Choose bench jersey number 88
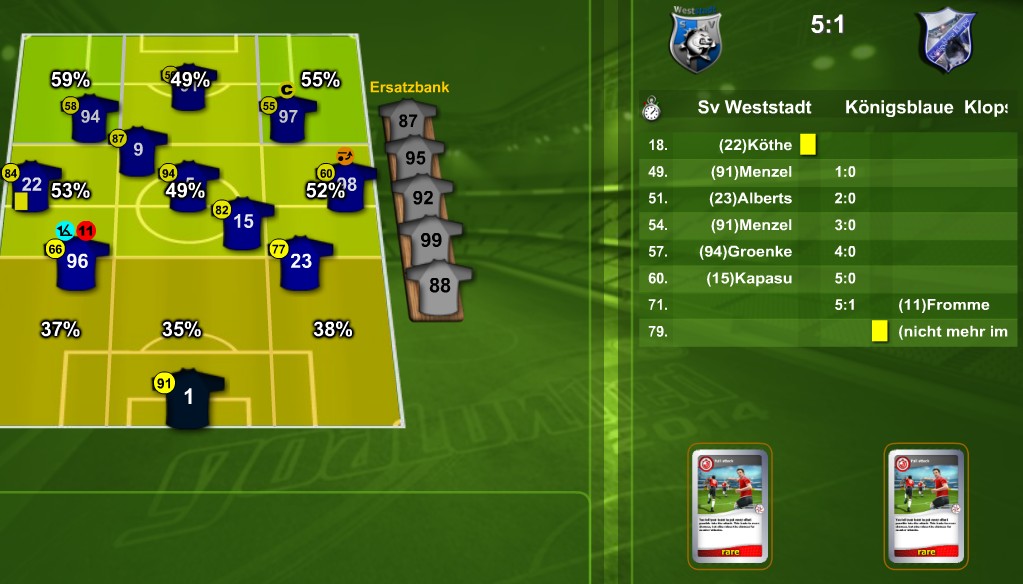Screen dimensions: 1023x584 439,285
